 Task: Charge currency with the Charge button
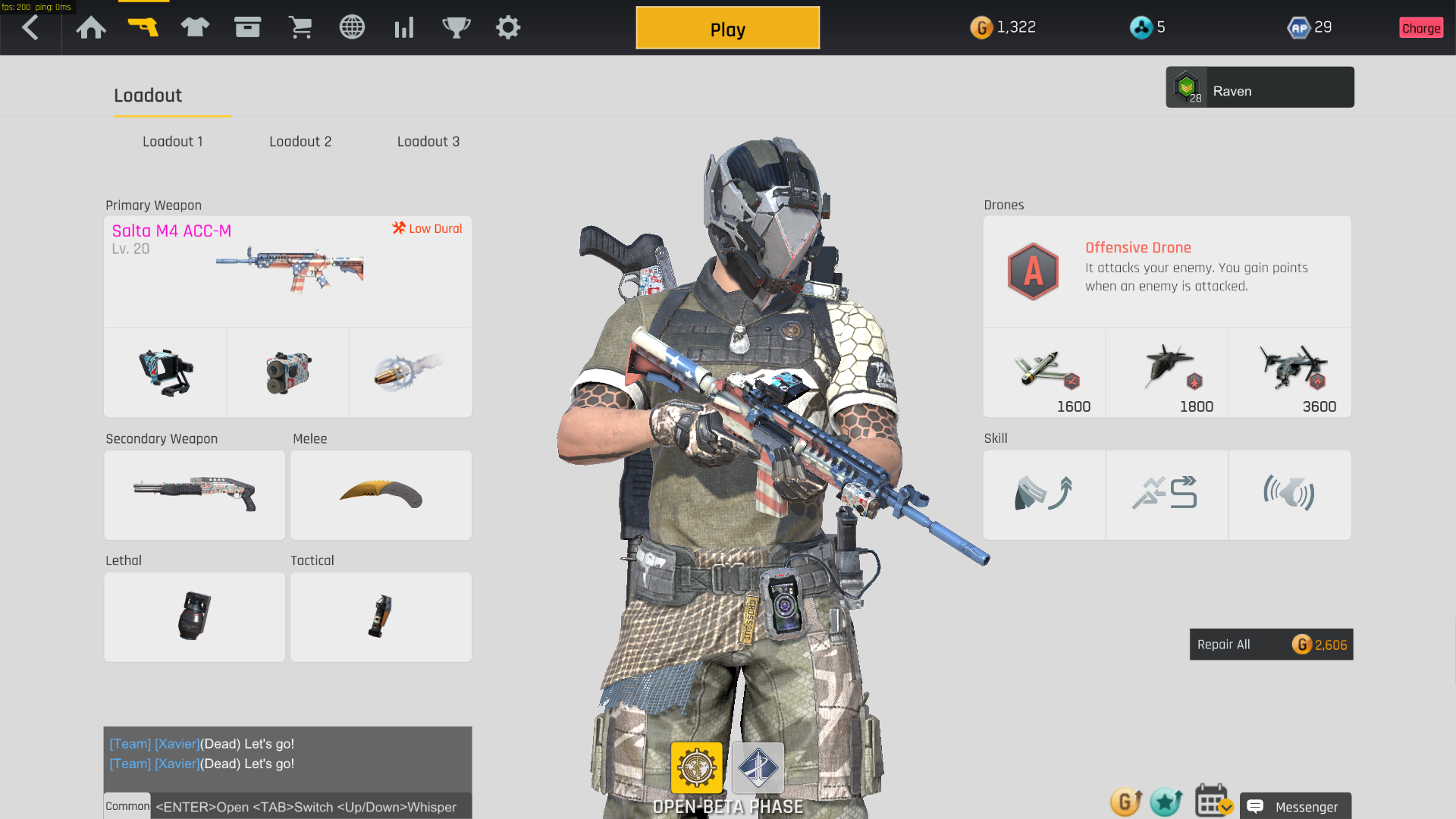coord(1421,28)
